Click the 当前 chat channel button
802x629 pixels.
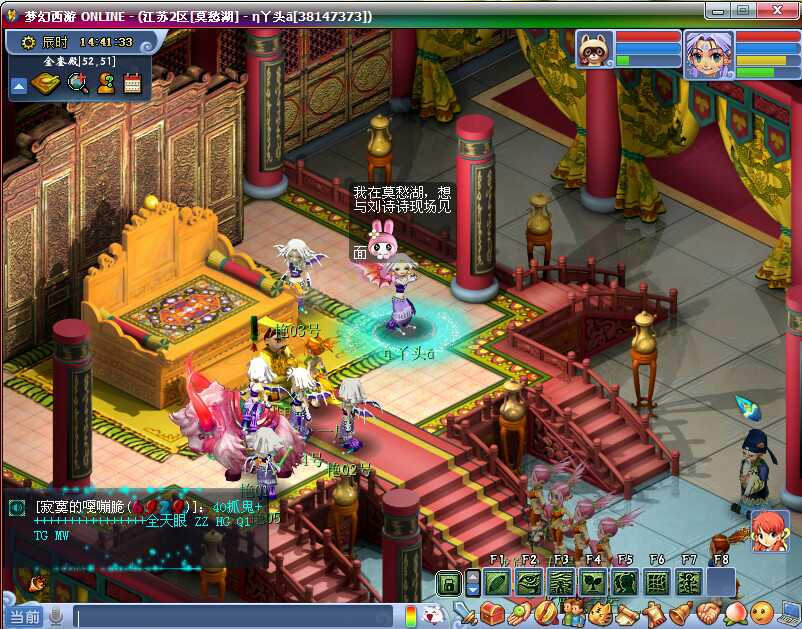(x=24, y=617)
